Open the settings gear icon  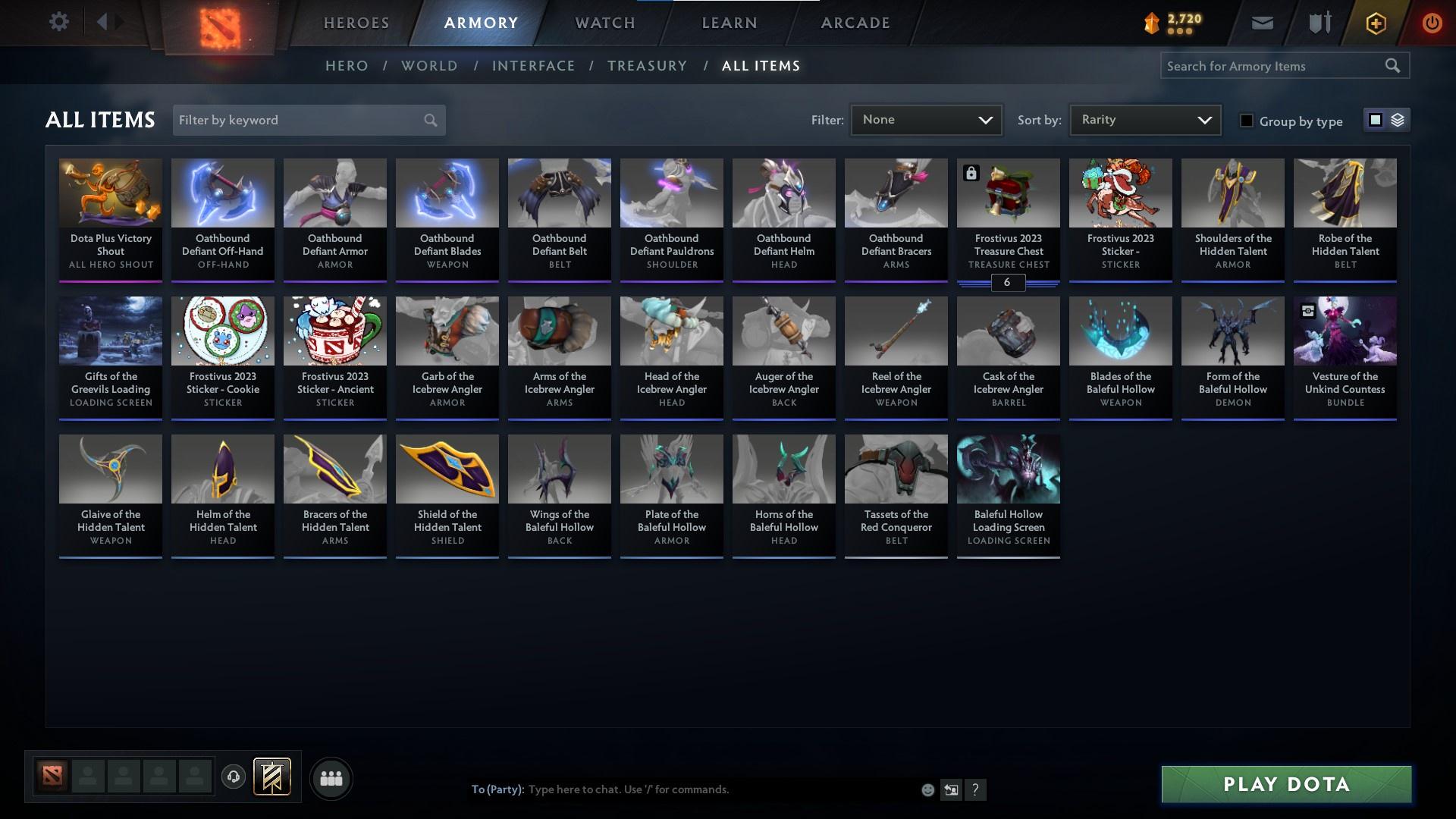[59, 21]
